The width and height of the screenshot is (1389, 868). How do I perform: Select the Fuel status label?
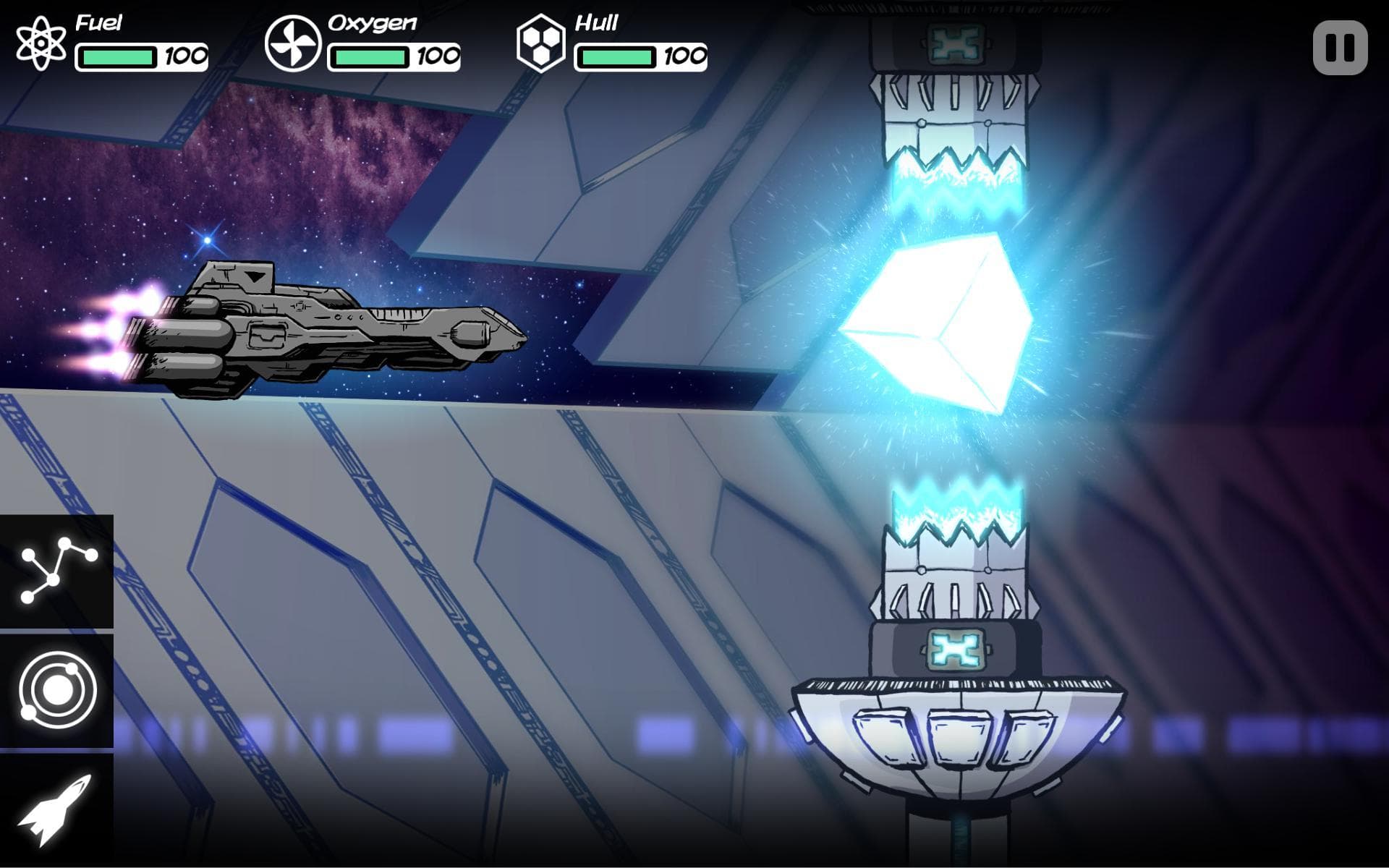point(99,20)
